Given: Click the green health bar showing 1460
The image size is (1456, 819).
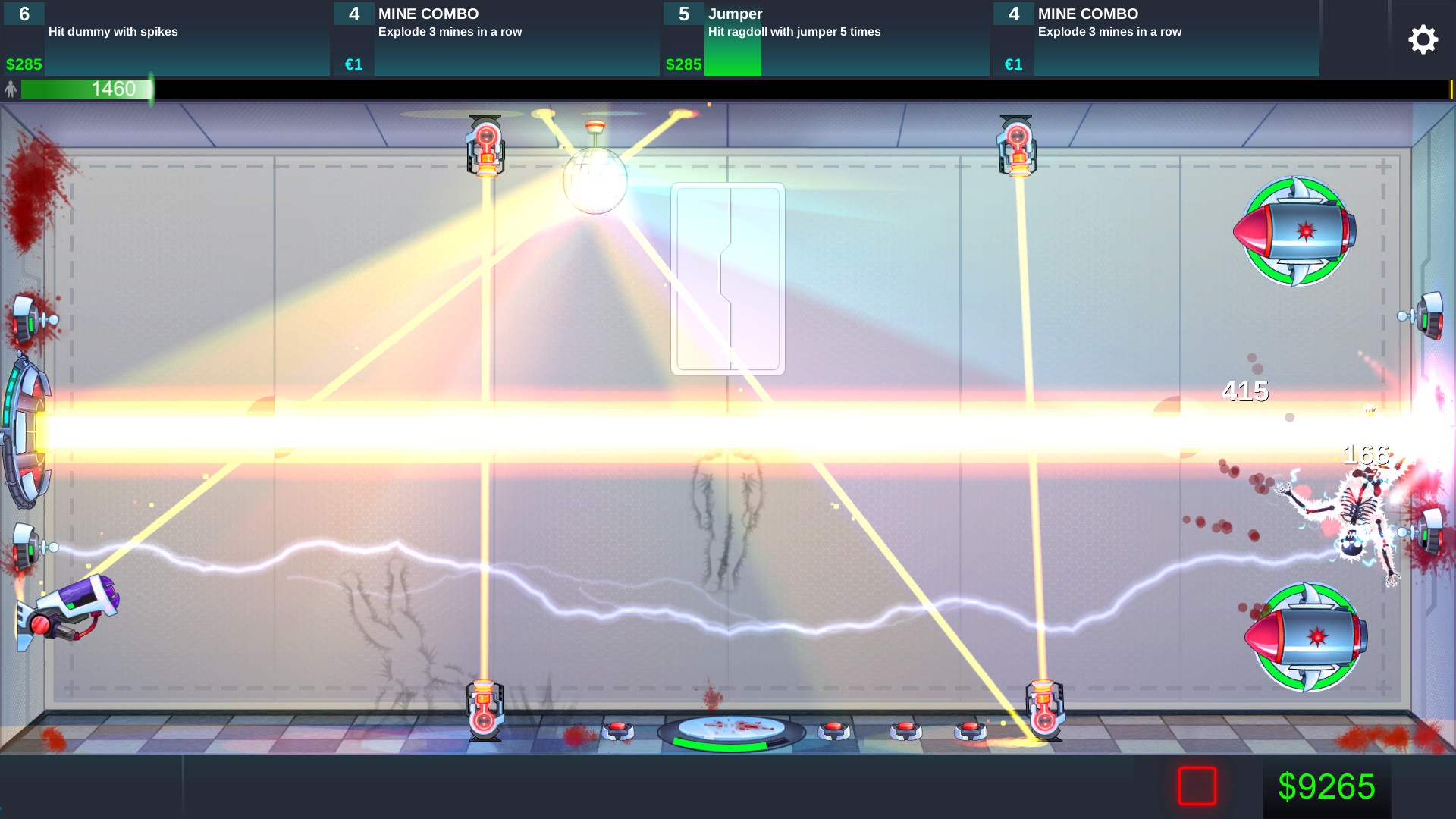Looking at the screenshot, I should pyautogui.click(x=87, y=89).
